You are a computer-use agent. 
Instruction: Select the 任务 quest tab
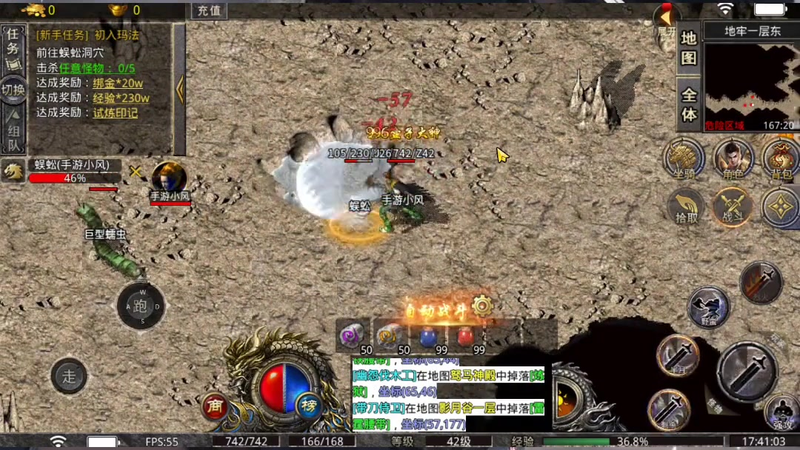(13, 42)
